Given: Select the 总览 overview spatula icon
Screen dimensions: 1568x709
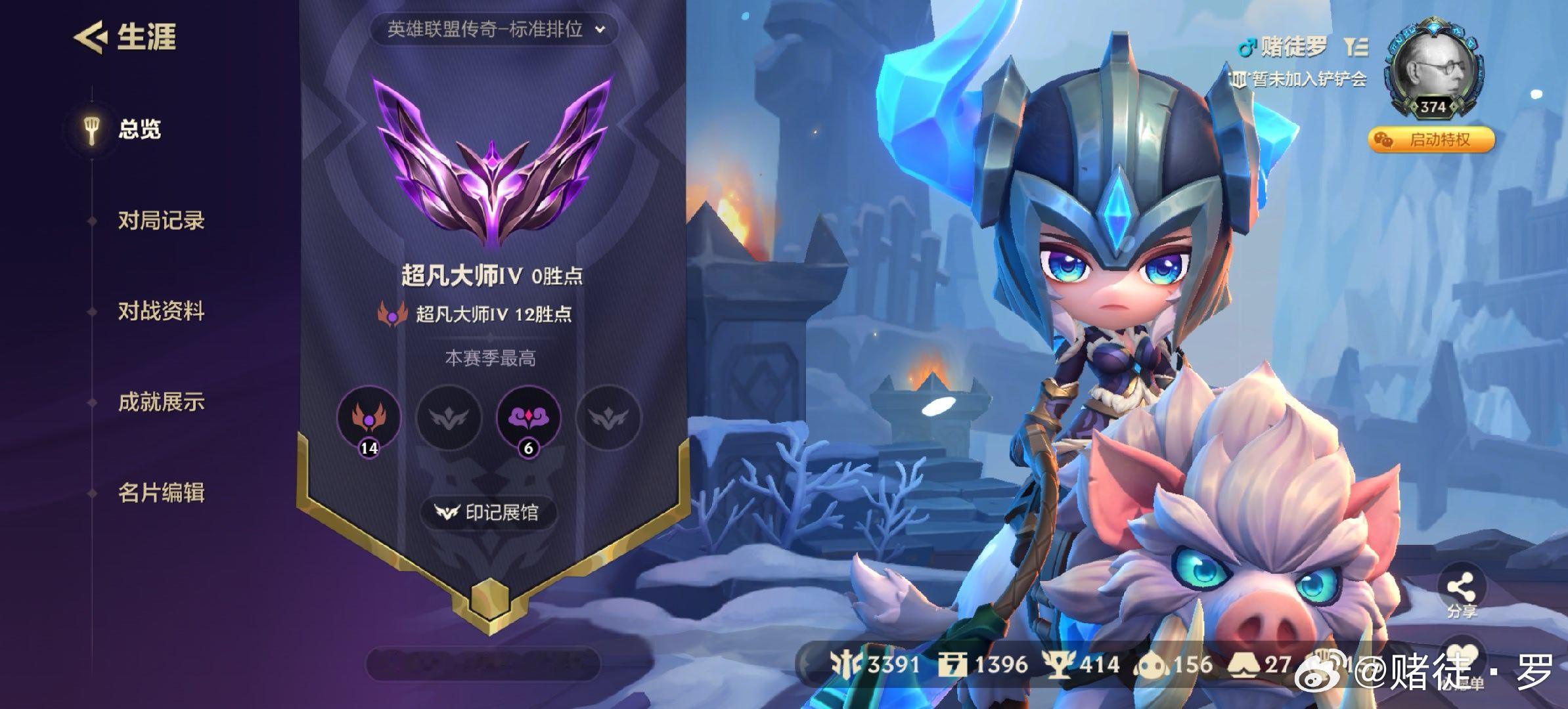Looking at the screenshot, I should pyautogui.click(x=92, y=131).
